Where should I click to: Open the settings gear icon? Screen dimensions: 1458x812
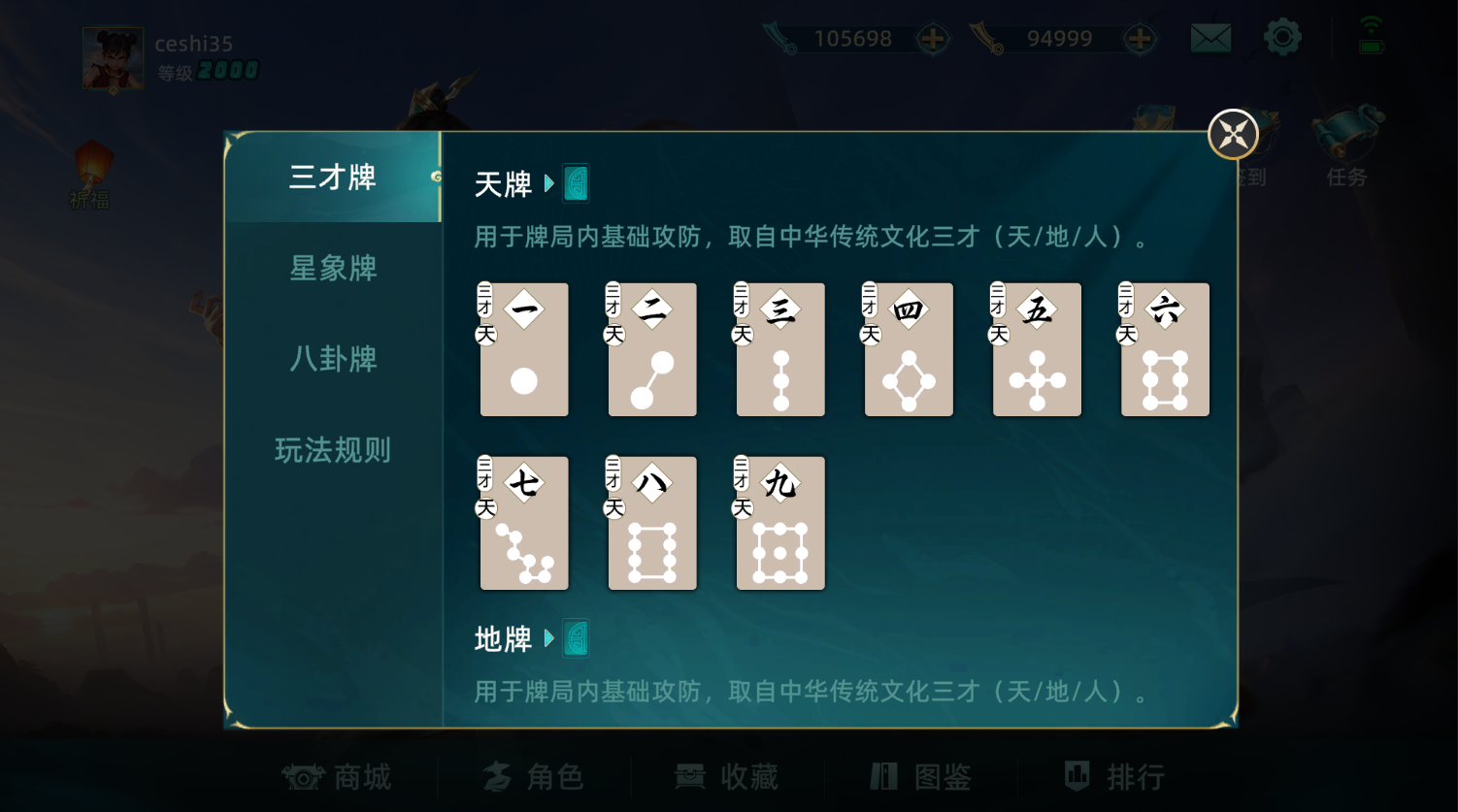point(1282,38)
